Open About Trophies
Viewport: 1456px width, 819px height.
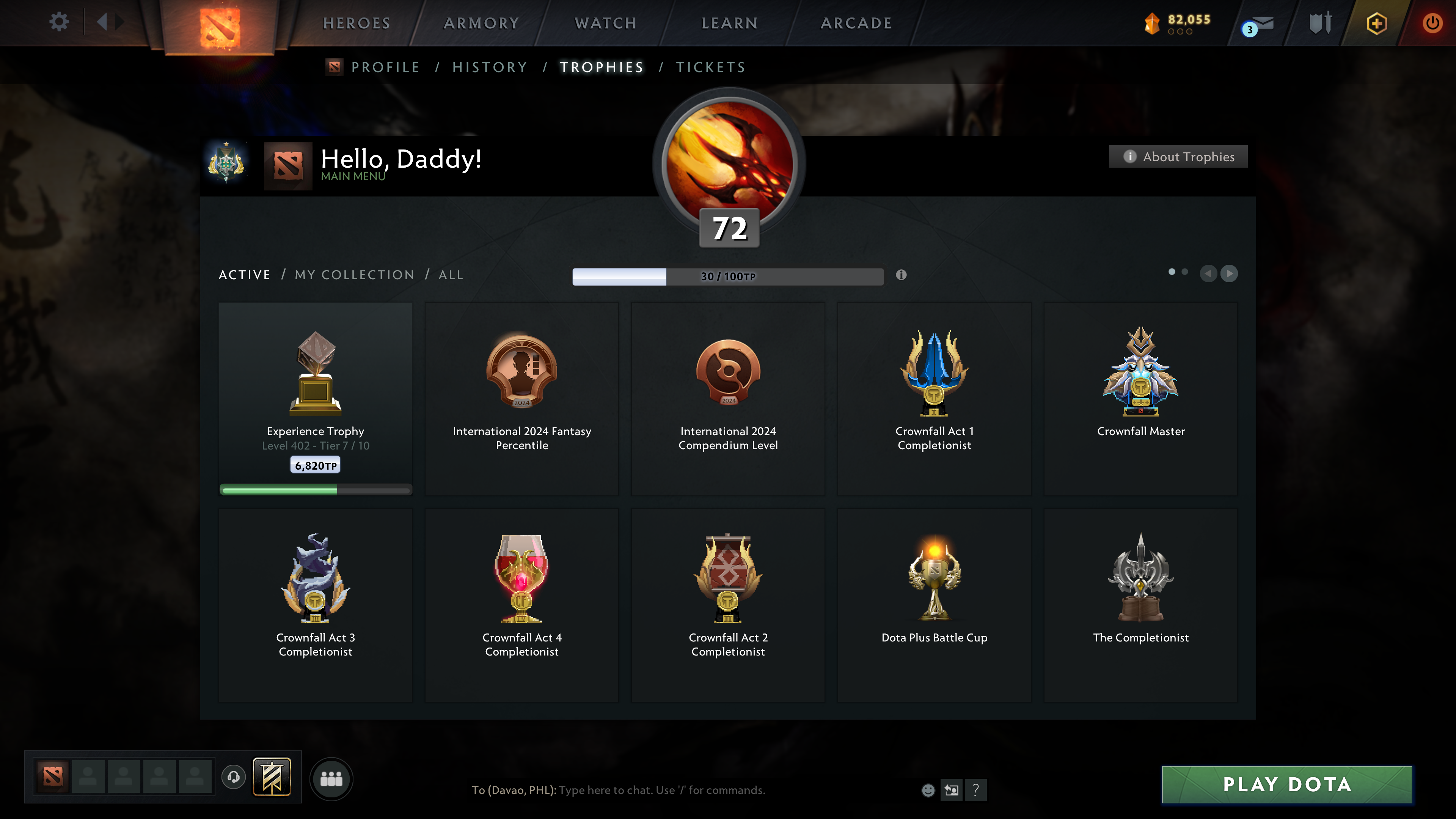pyautogui.click(x=1178, y=157)
